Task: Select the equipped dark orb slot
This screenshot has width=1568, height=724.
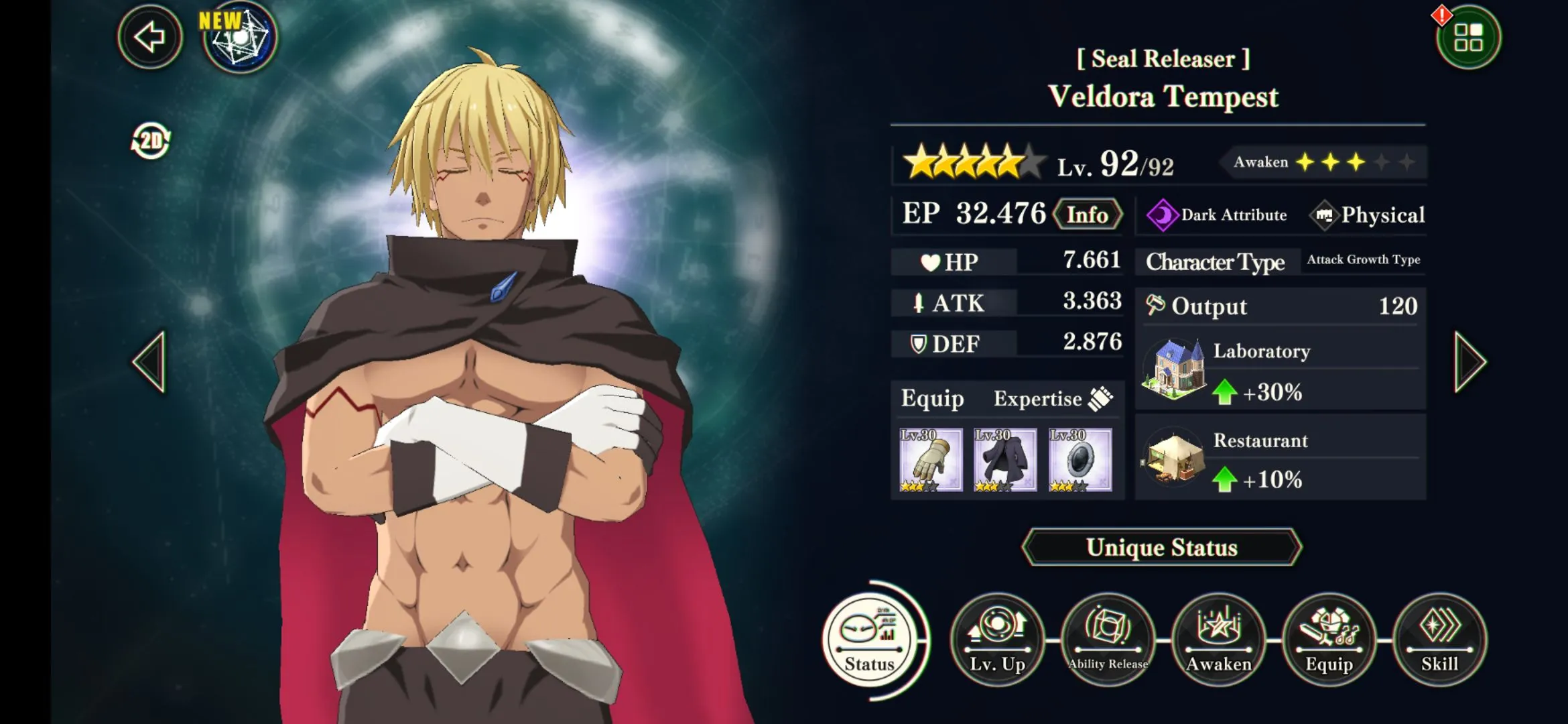Action: click(1080, 460)
